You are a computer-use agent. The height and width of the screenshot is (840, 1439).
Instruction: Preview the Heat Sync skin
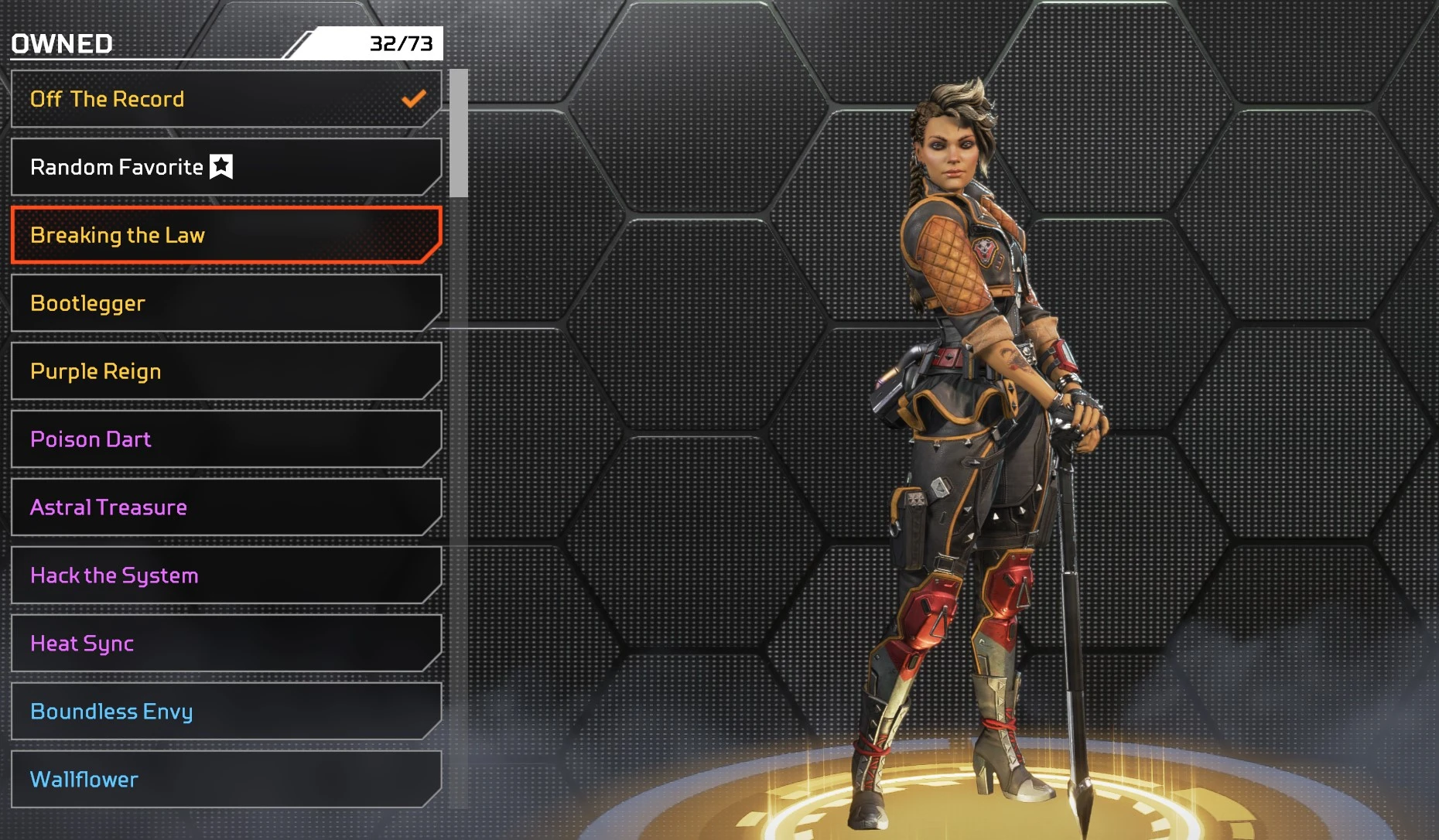(226, 644)
